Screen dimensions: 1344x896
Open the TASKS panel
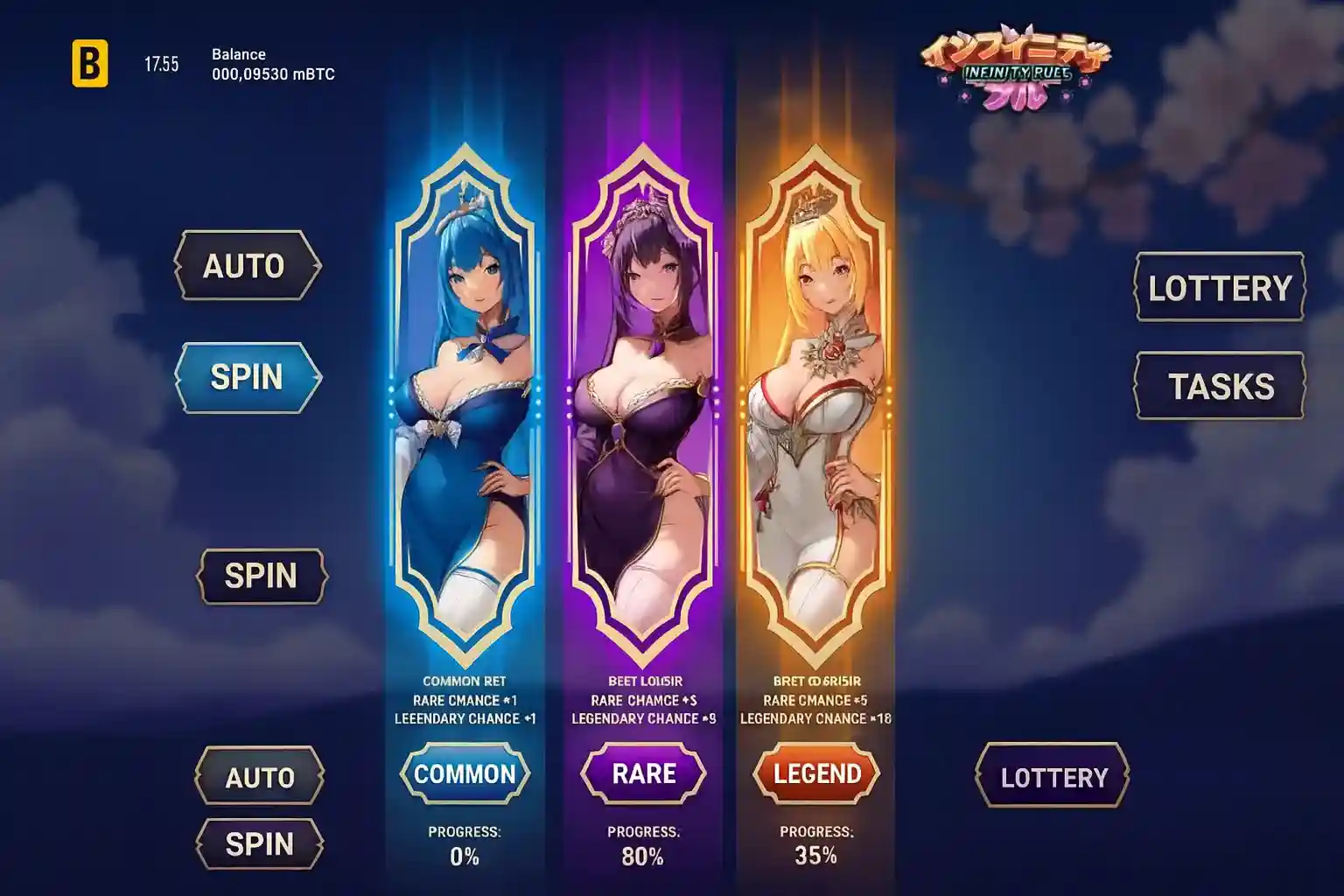pos(1220,386)
